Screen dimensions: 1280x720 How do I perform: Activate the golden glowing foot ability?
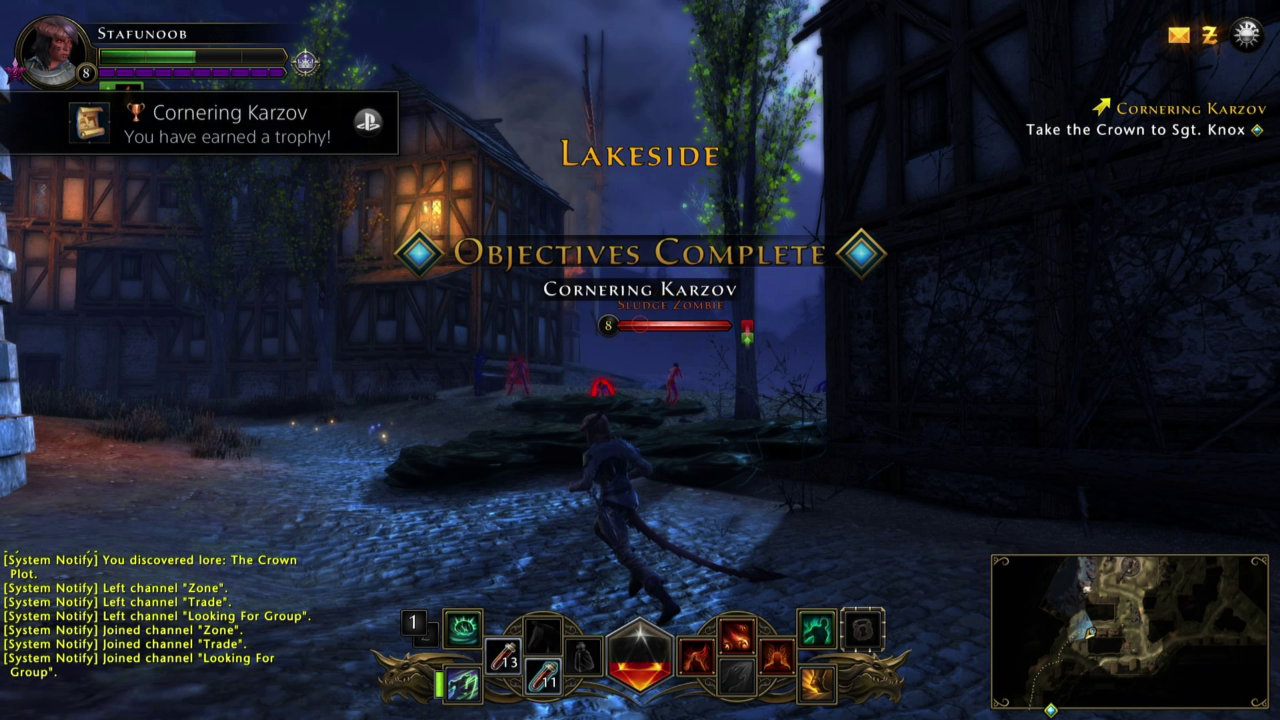(x=817, y=684)
